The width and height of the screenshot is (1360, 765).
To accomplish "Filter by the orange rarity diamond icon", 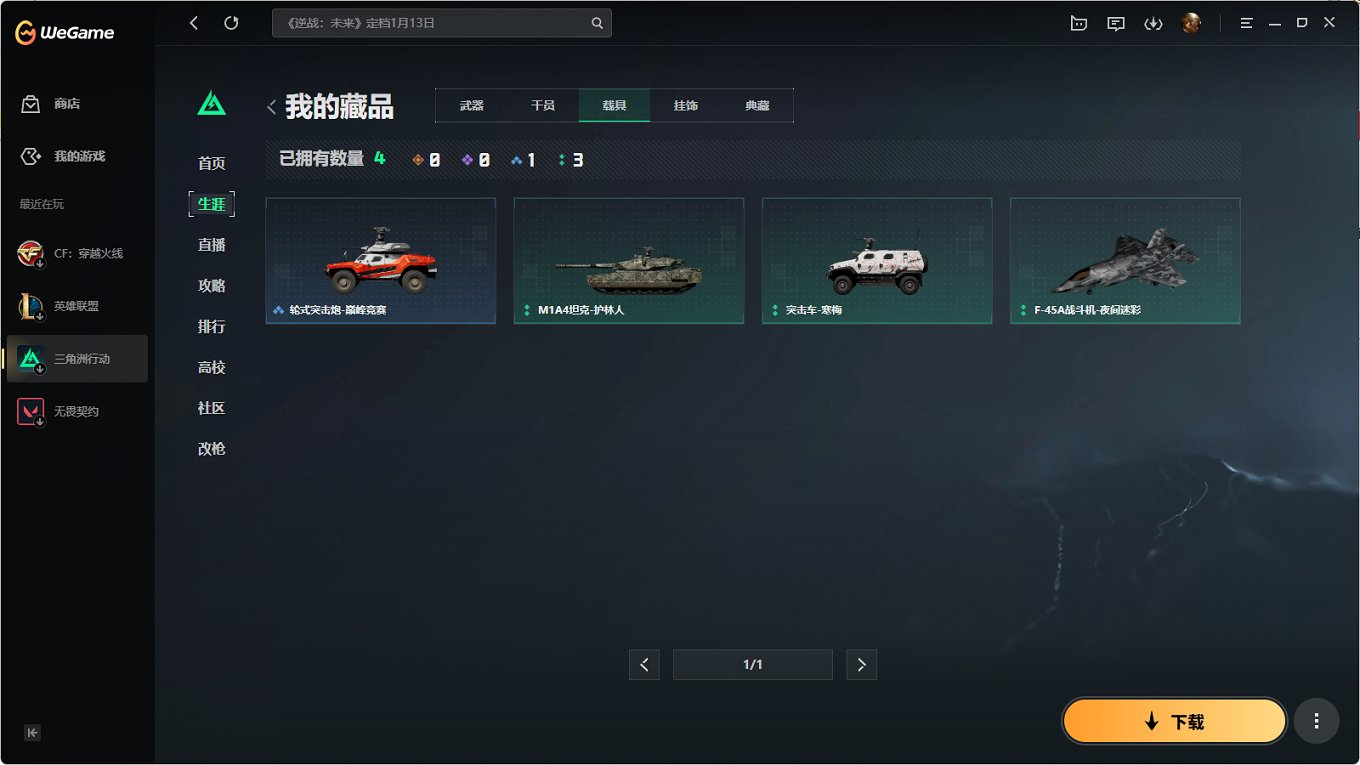I will point(418,158).
